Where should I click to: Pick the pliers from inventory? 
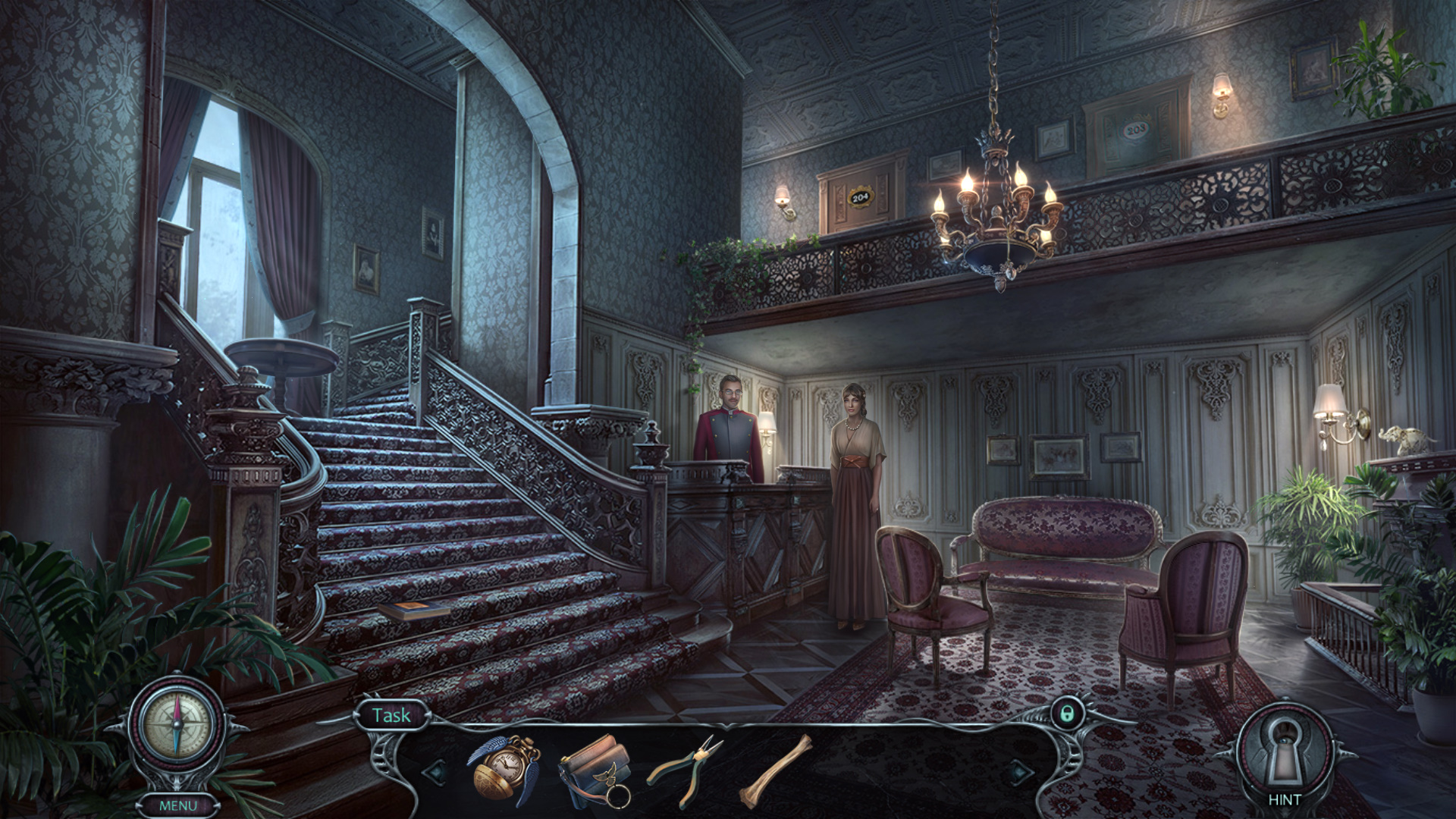coord(685,767)
